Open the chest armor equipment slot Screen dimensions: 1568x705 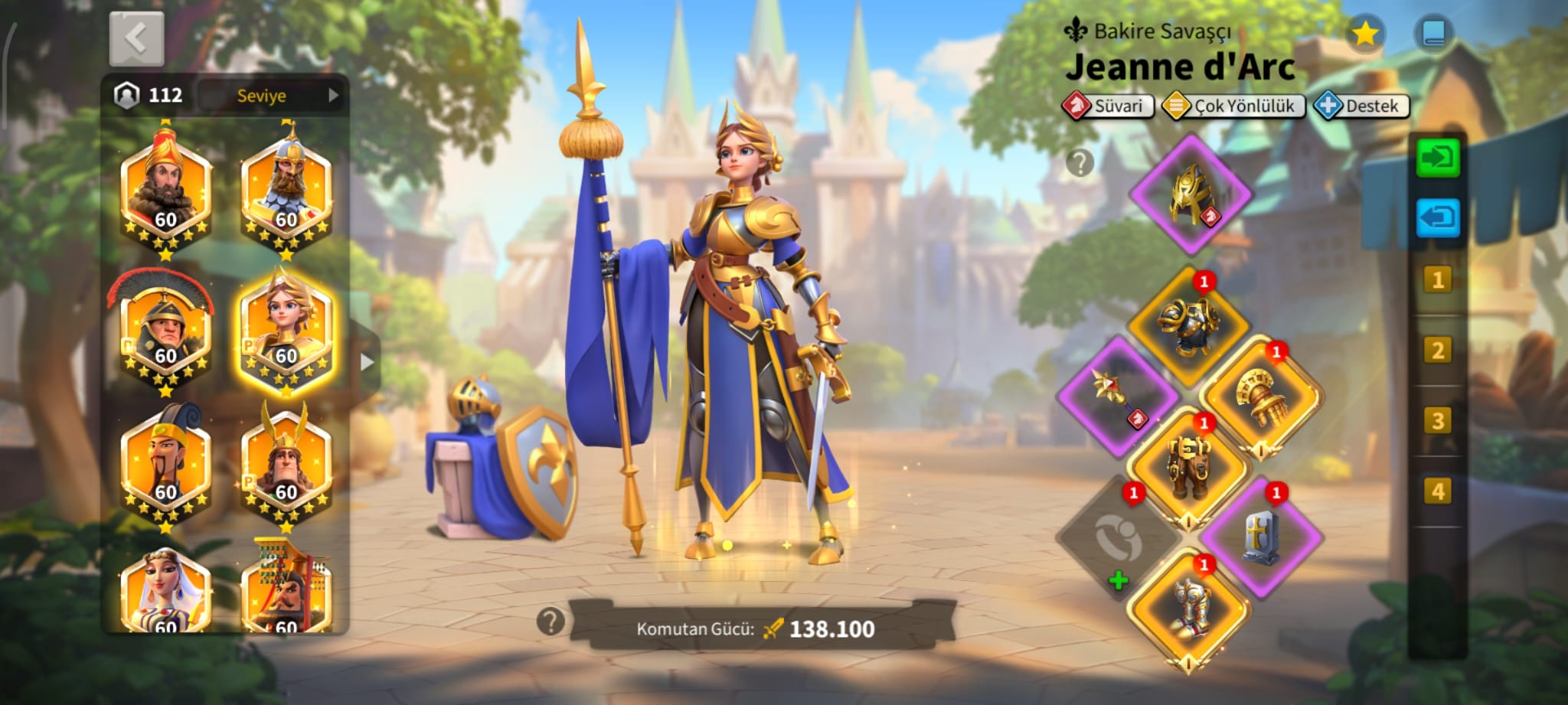click(x=1187, y=326)
